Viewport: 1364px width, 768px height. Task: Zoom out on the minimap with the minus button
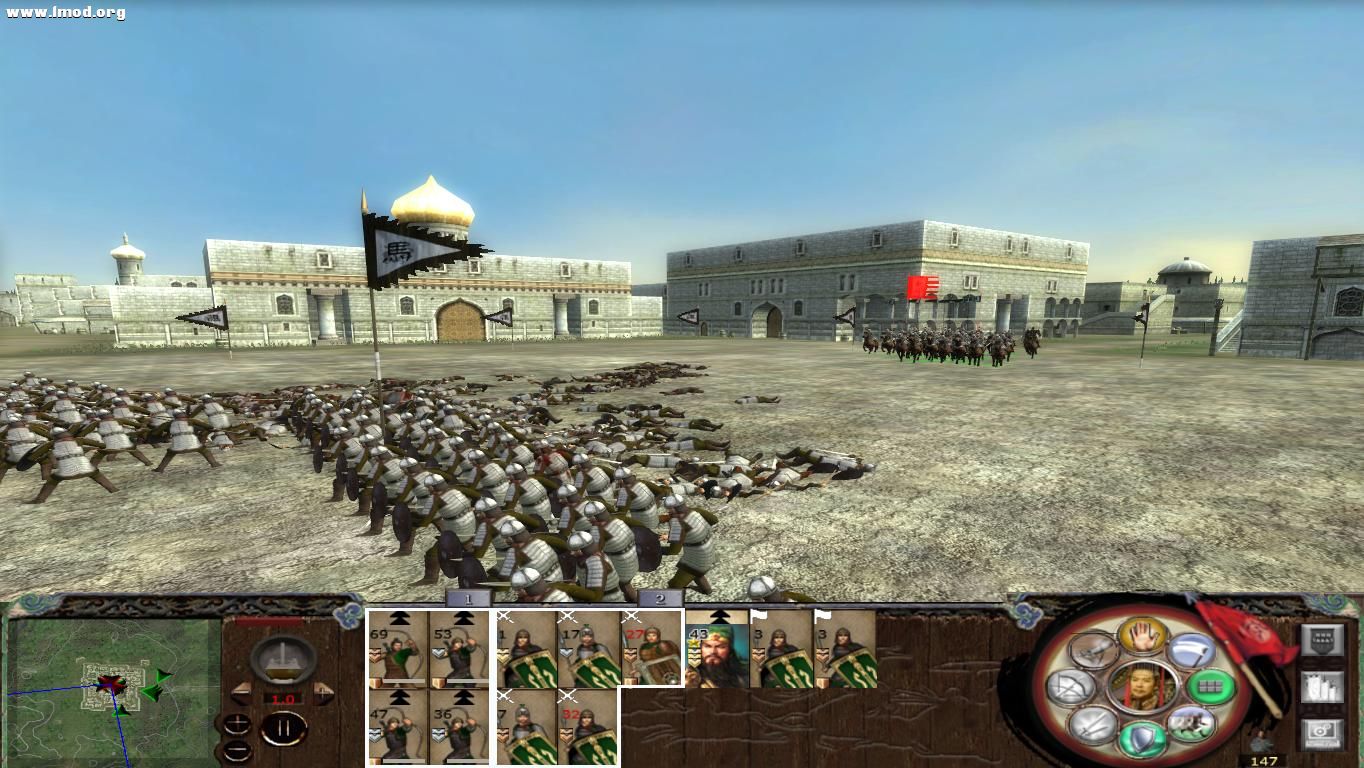[x=238, y=750]
